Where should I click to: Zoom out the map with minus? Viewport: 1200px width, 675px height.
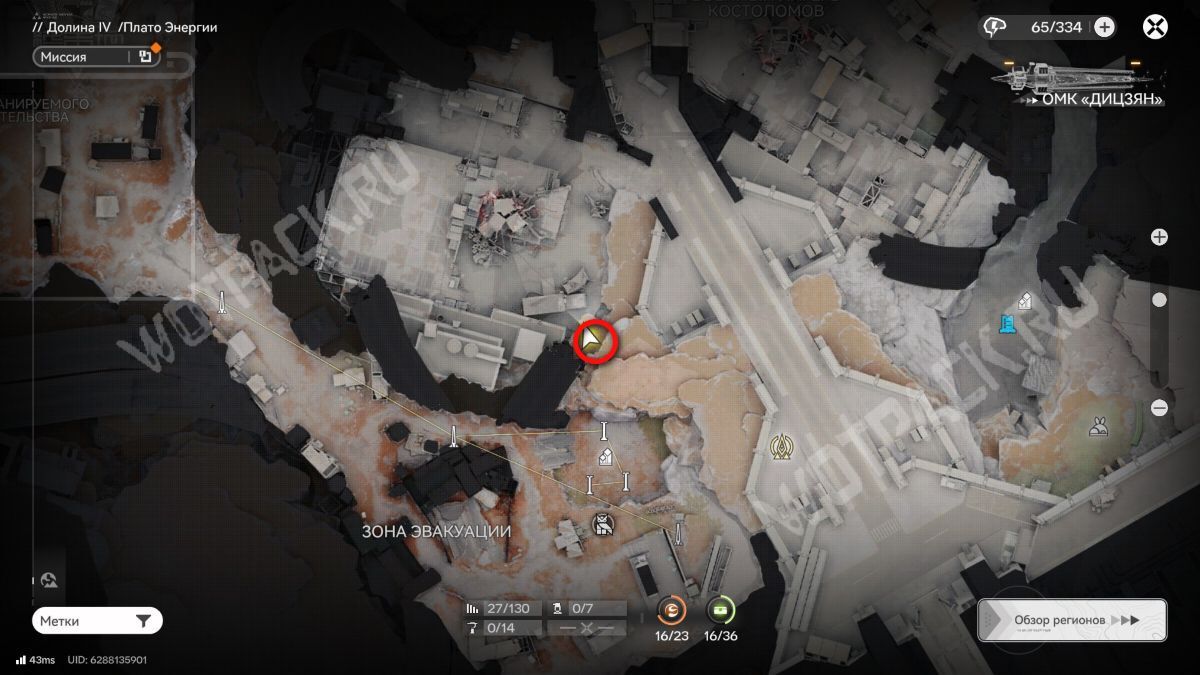pyautogui.click(x=1159, y=407)
